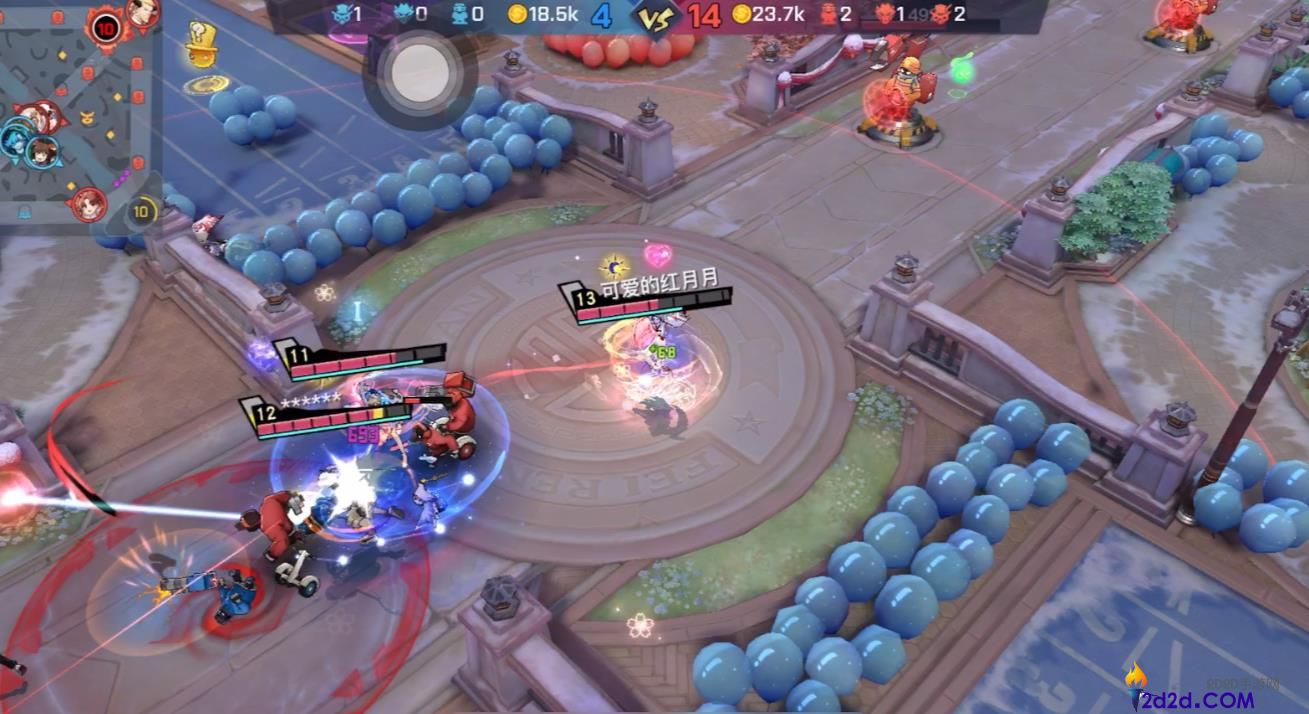
Task: Click the yellow bear-face marker on the minimap
Action: (x=88, y=120)
